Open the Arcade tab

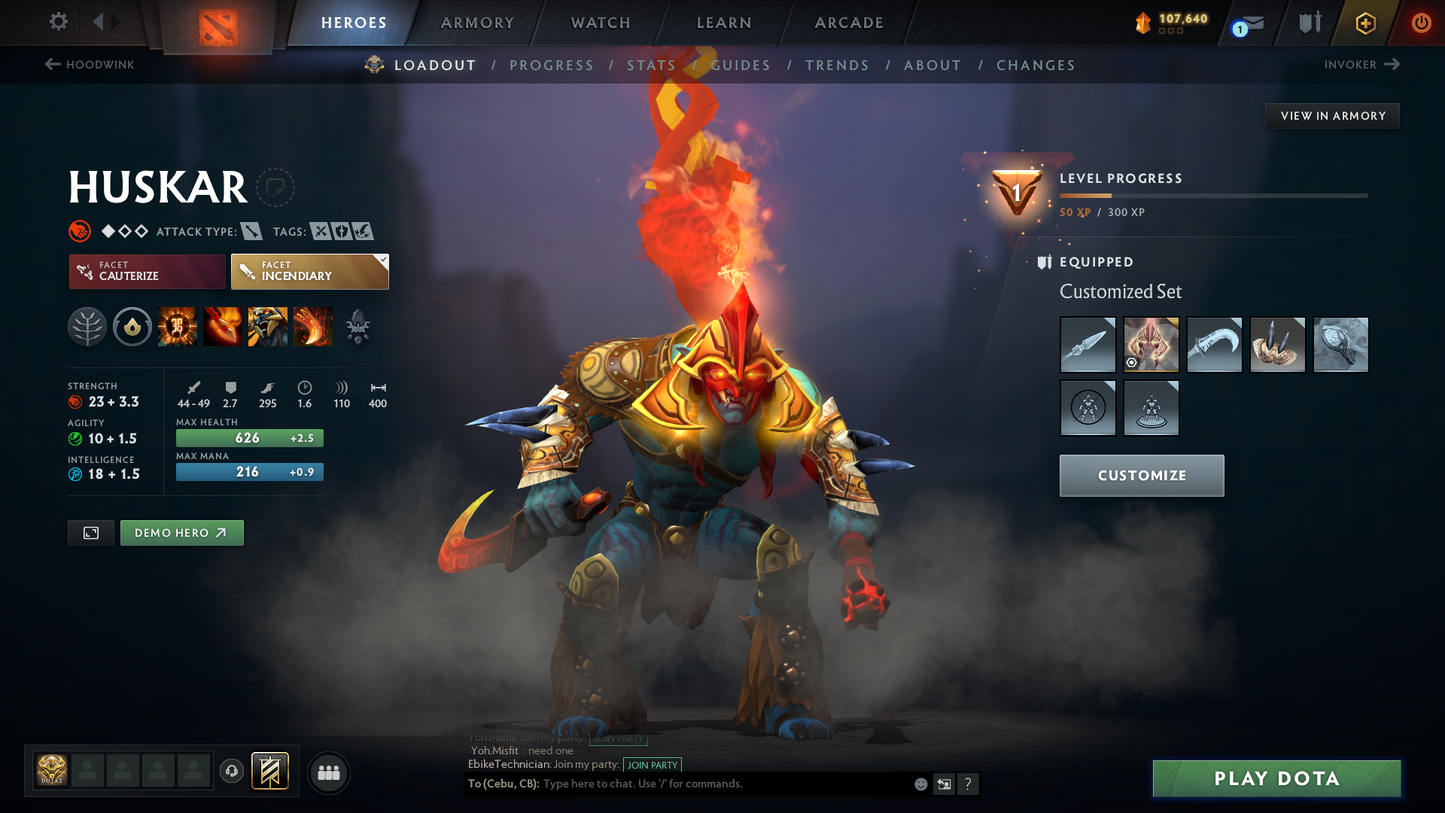(x=849, y=22)
